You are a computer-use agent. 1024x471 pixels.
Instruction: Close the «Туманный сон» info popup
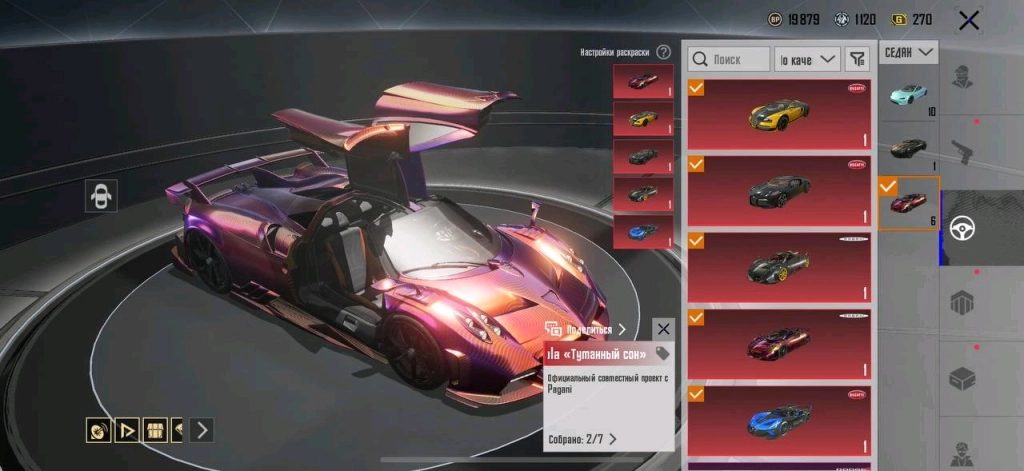[664, 329]
